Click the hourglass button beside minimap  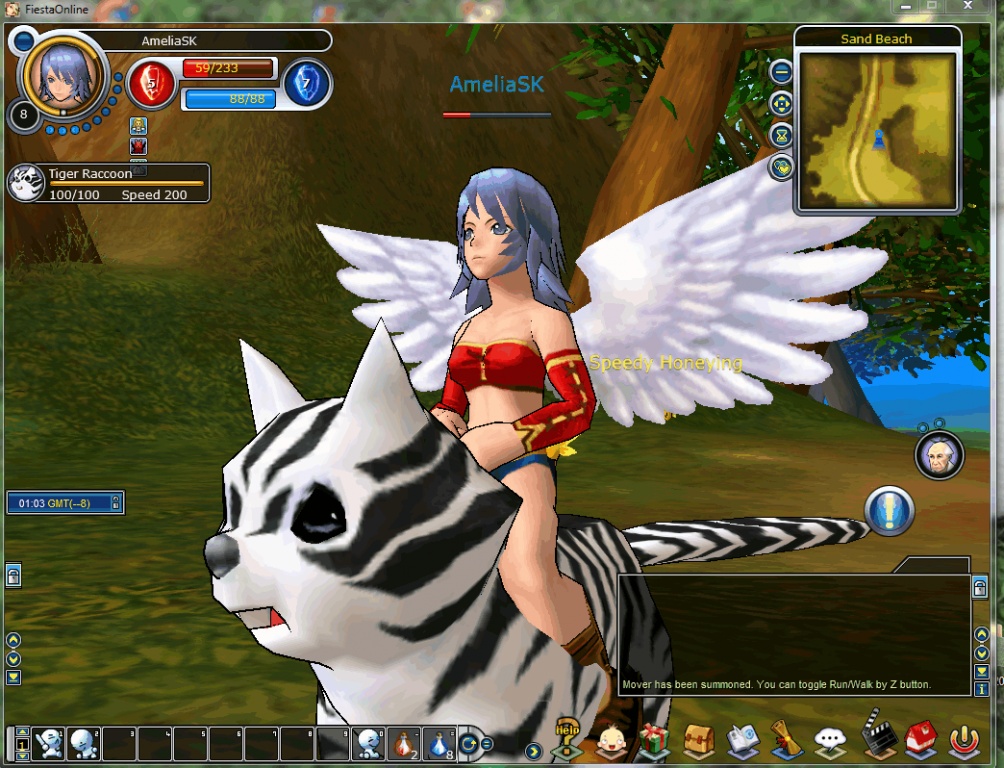781,136
